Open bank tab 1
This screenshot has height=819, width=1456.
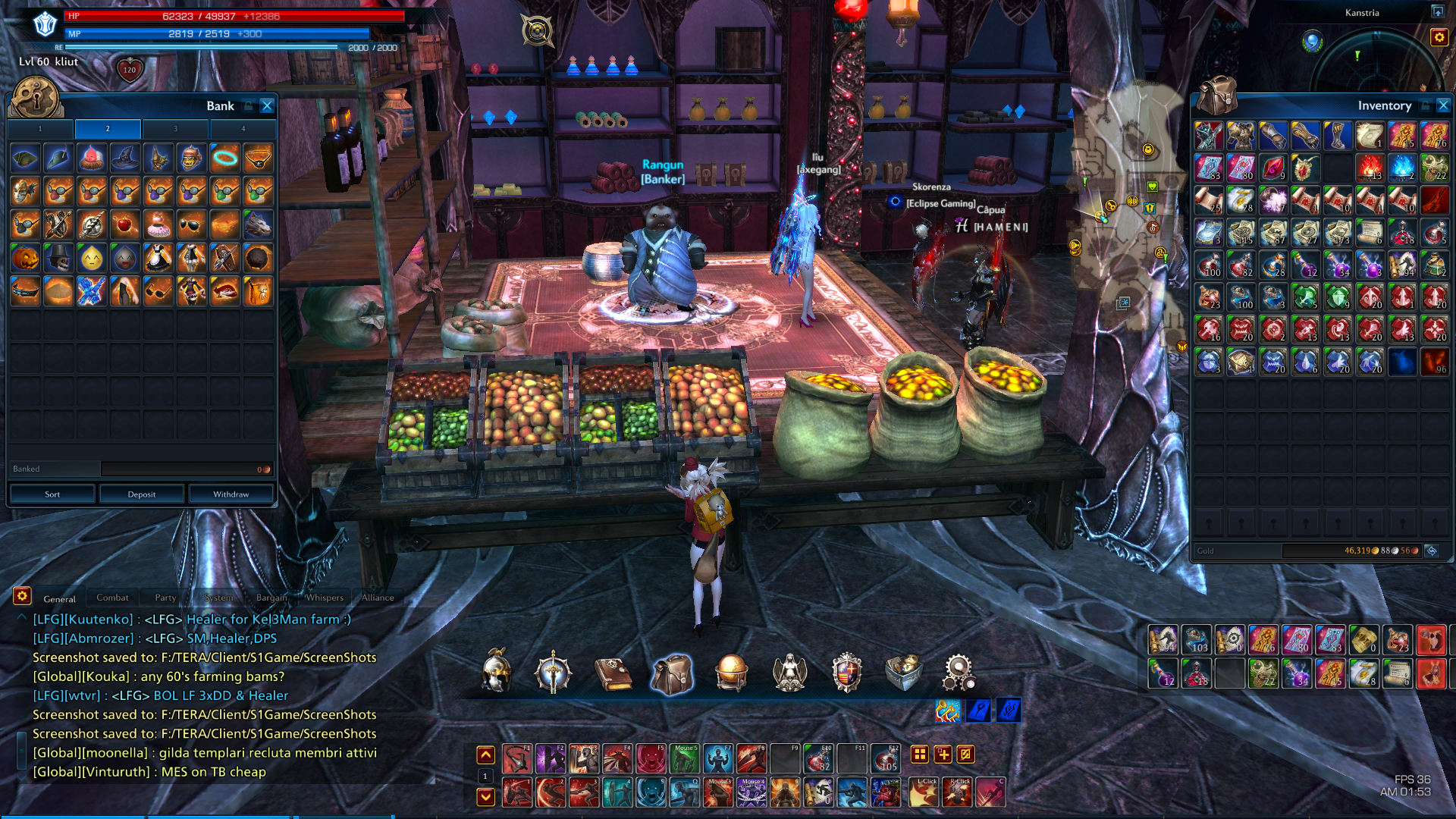[41, 129]
